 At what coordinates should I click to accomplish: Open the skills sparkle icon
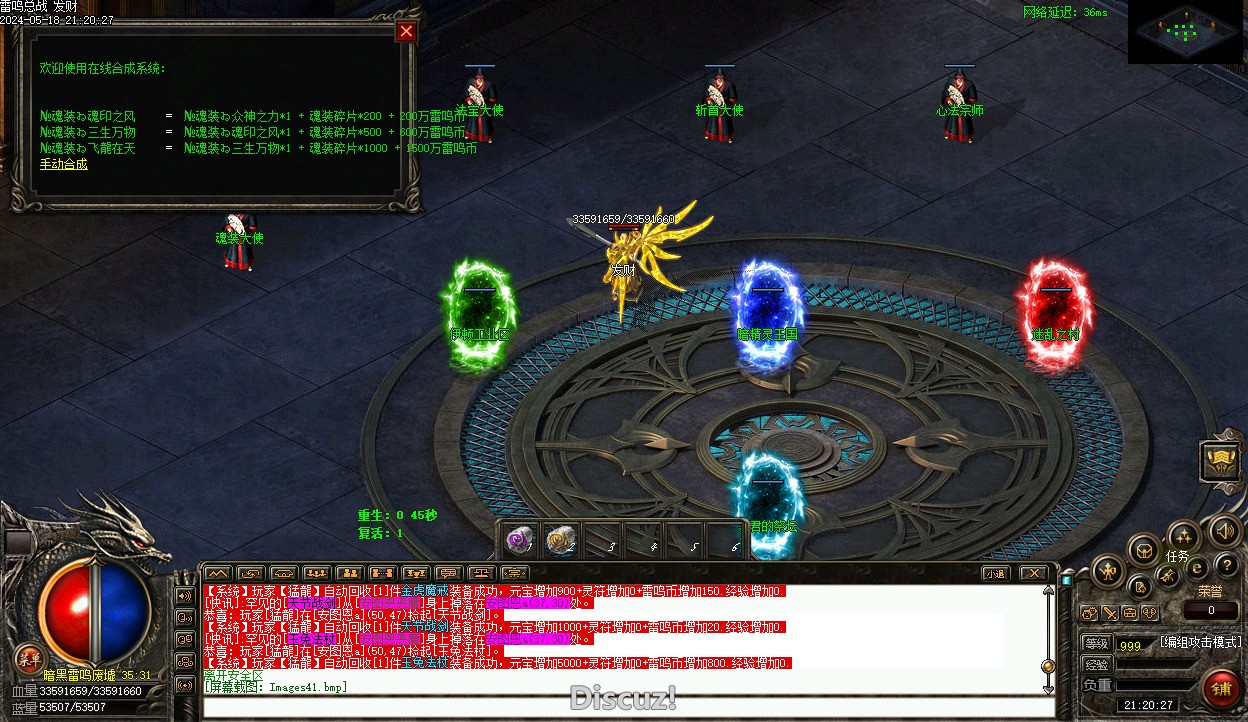pyautogui.click(x=1183, y=535)
